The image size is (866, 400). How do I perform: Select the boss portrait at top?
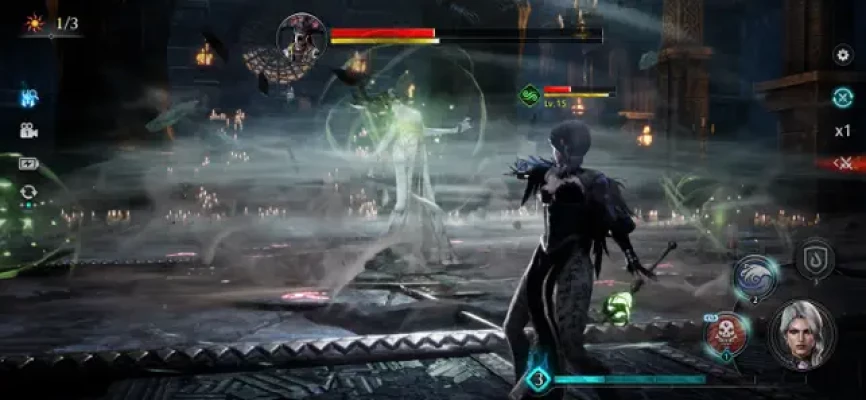point(300,37)
